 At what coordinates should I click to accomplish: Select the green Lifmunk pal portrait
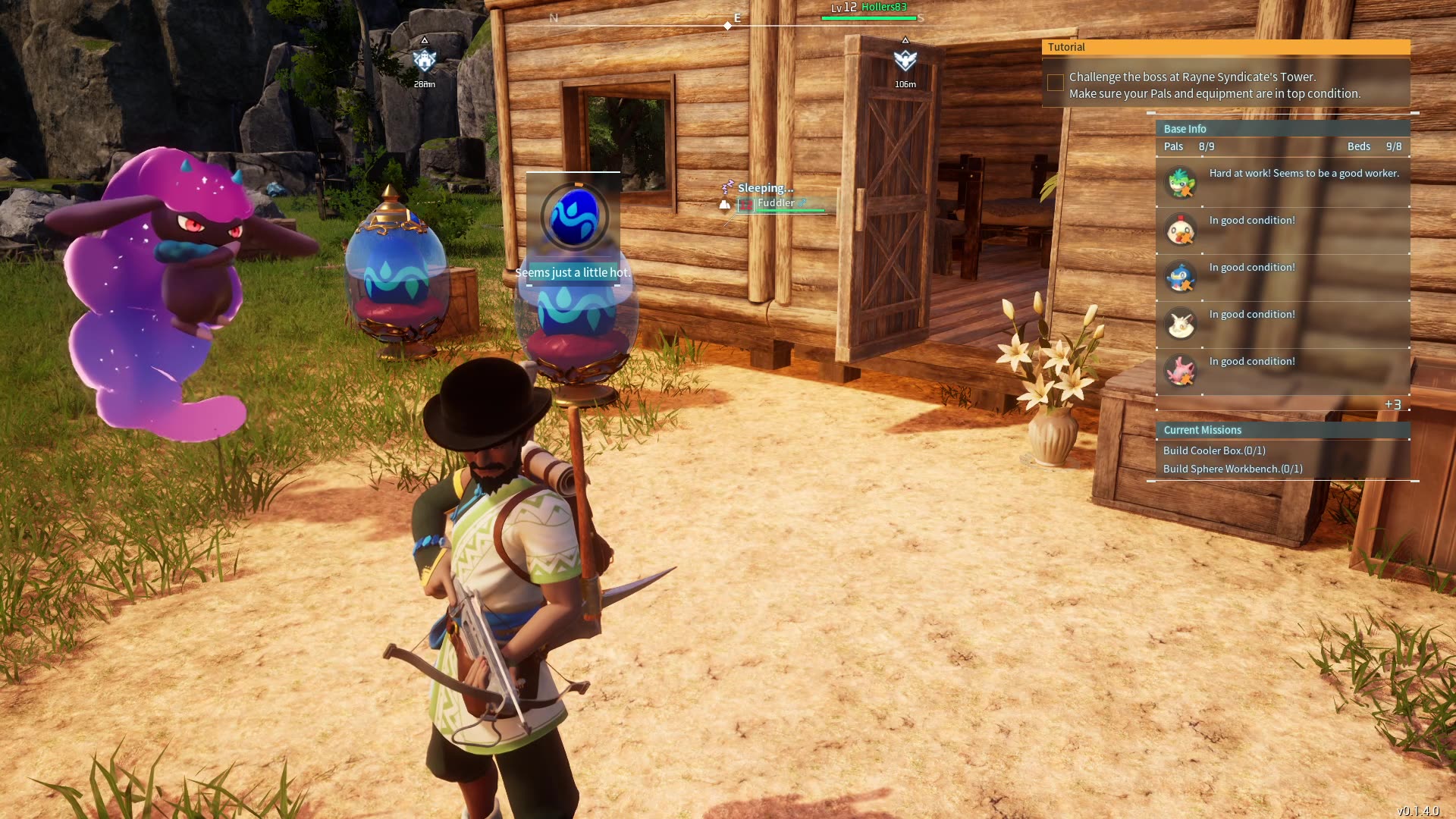[1181, 182]
